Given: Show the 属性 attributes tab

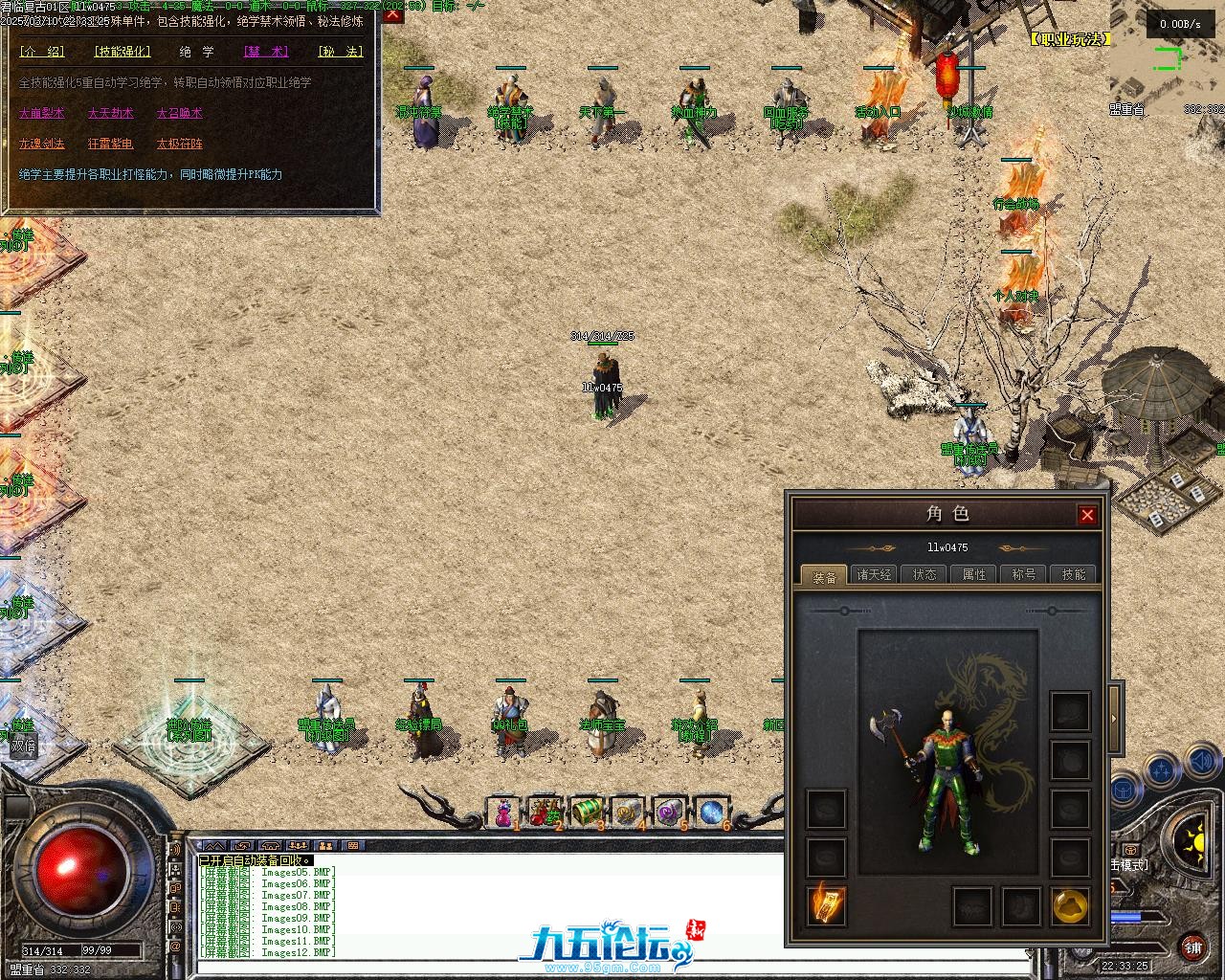Looking at the screenshot, I should pos(974,575).
